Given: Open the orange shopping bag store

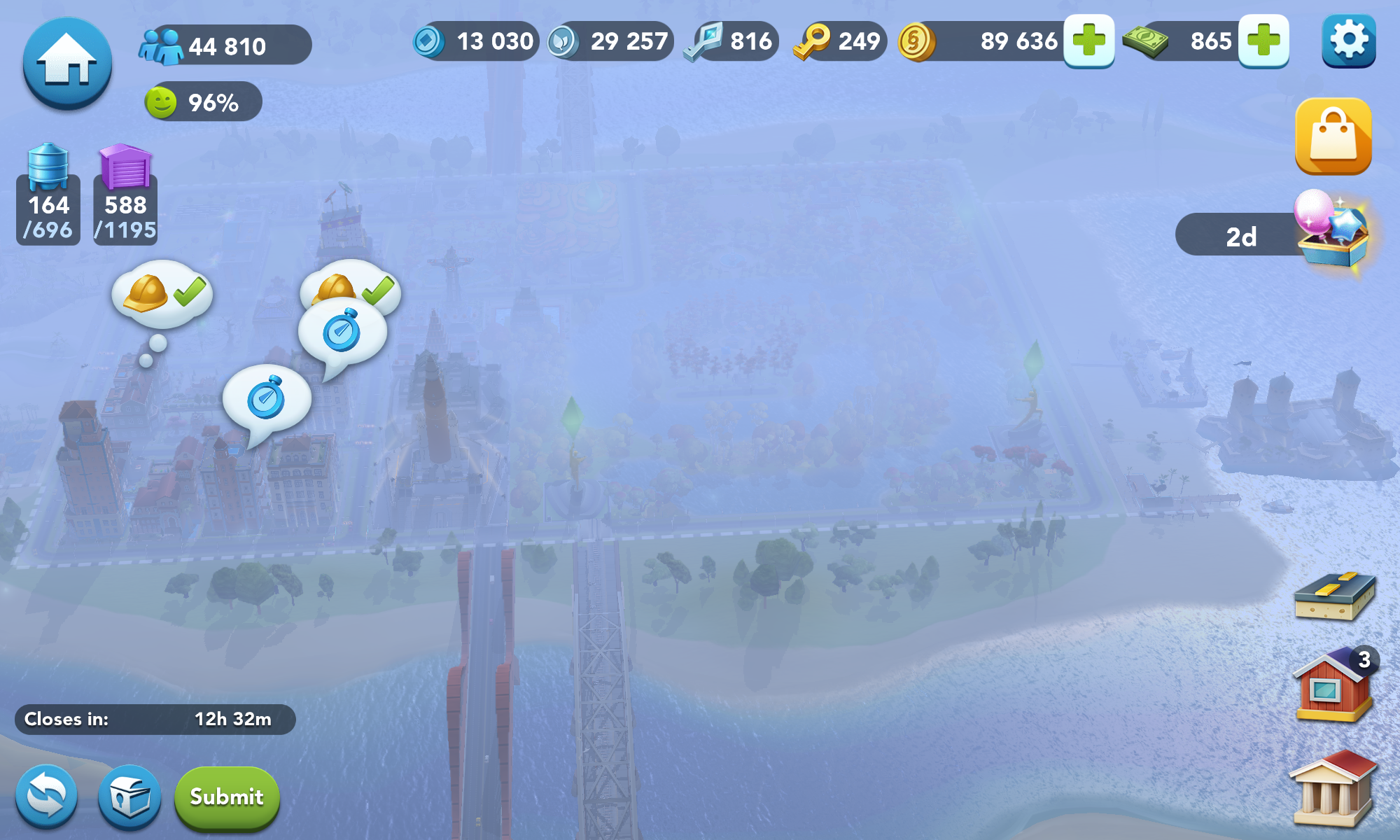Looking at the screenshot, I should pos(1333,136).
